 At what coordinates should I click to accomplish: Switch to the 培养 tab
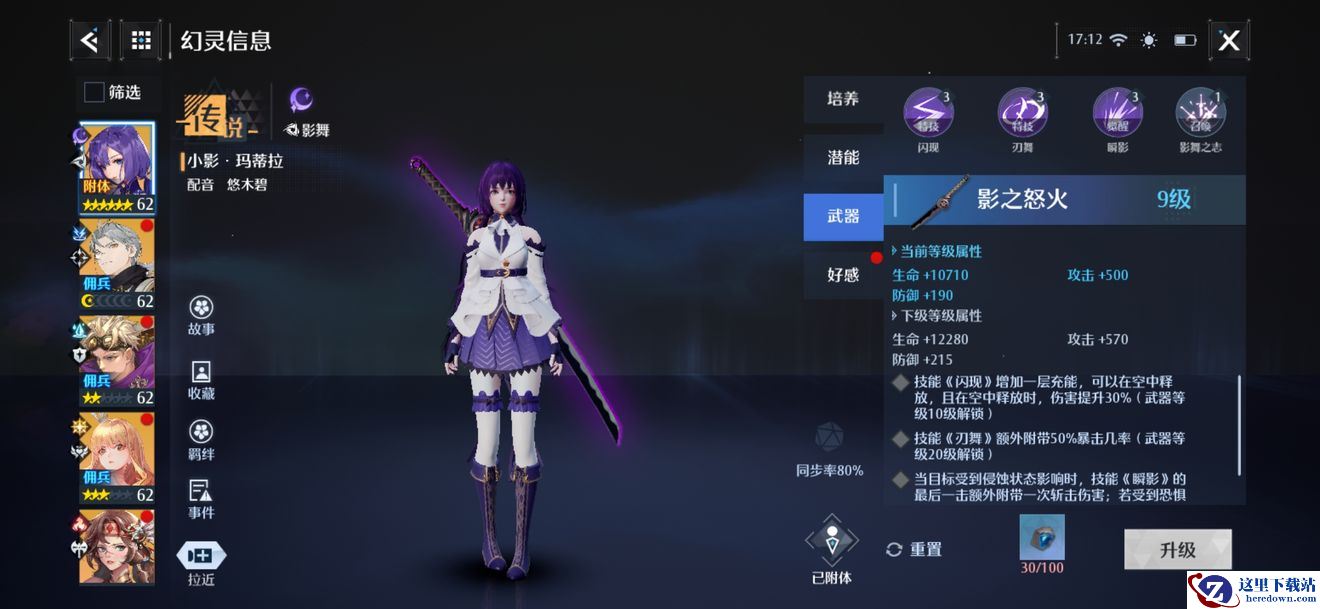(x=843, y=99)
